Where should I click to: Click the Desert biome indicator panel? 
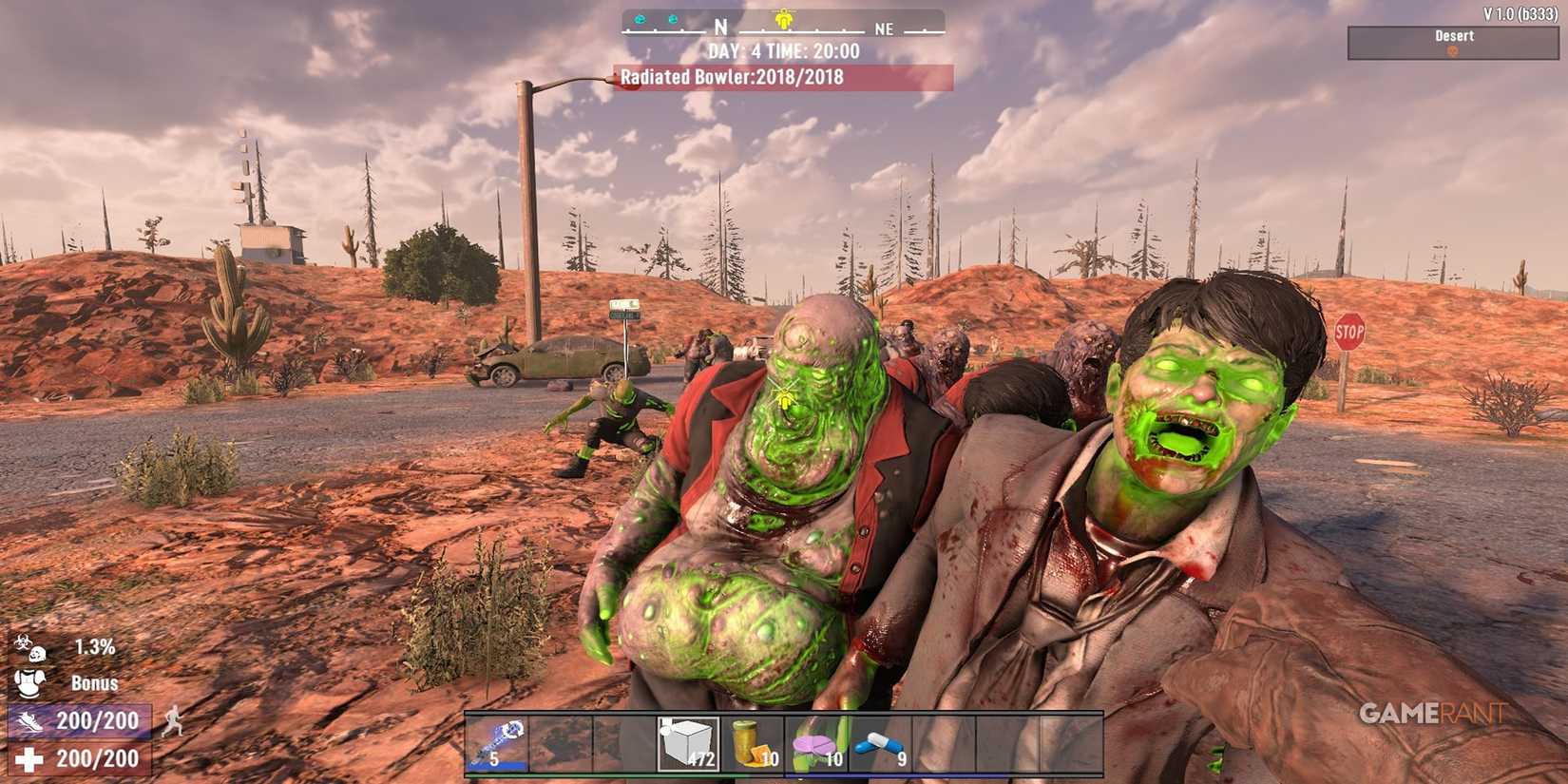point(1453,41)
